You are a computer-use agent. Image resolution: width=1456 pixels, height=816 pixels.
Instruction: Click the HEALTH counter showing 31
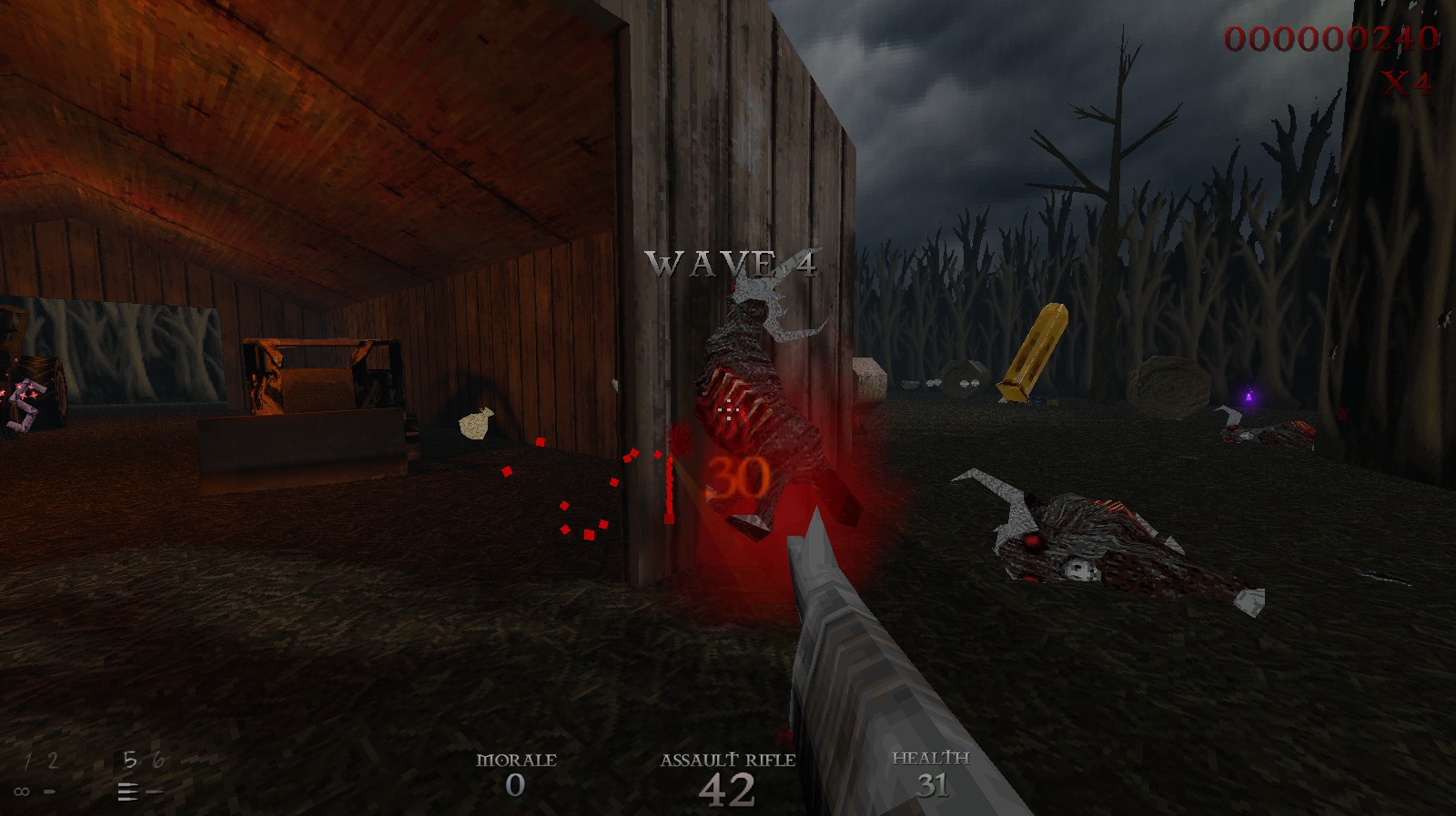(x=932, y=784)
